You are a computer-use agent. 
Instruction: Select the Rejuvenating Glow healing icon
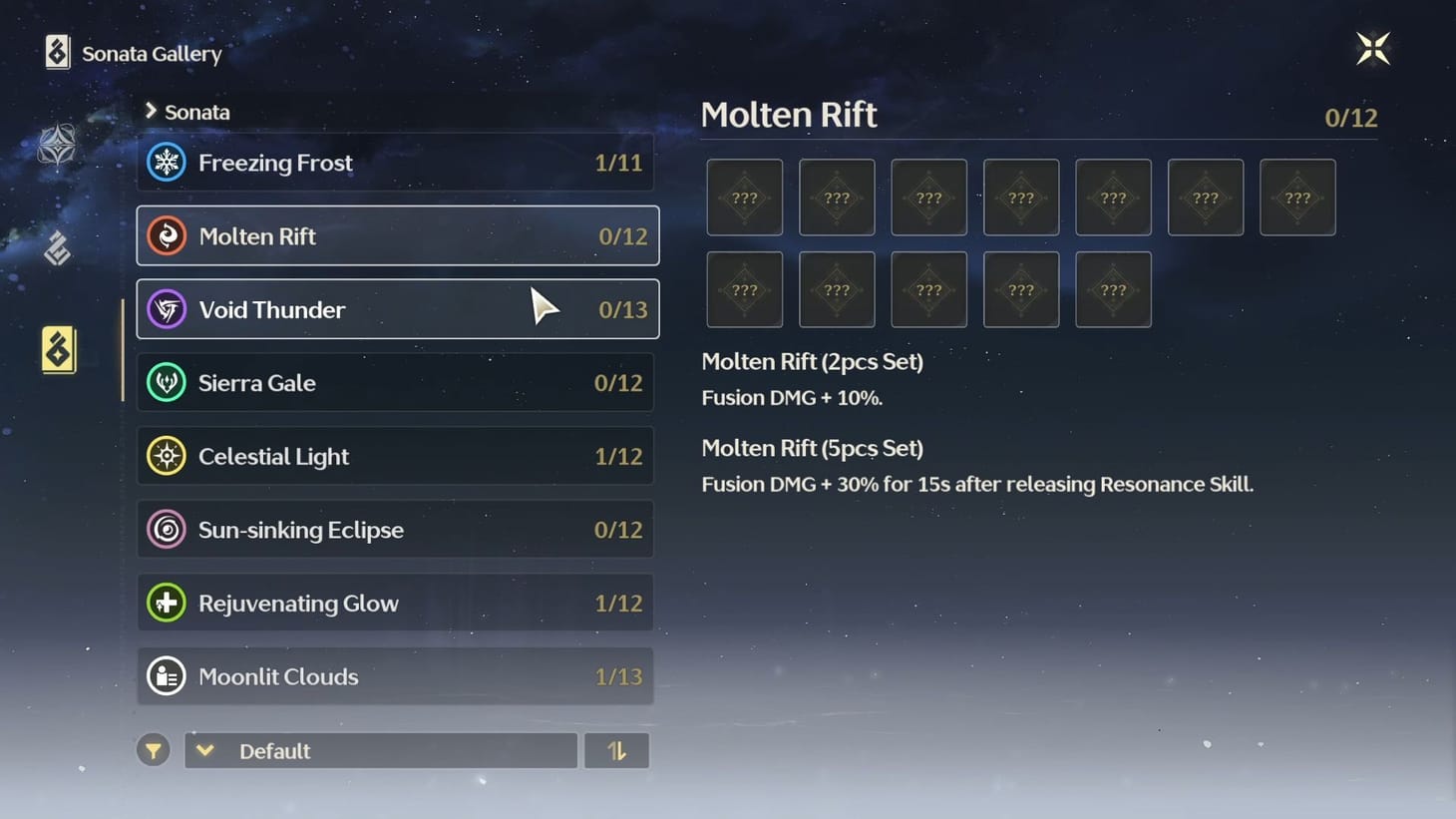(166, 603)
